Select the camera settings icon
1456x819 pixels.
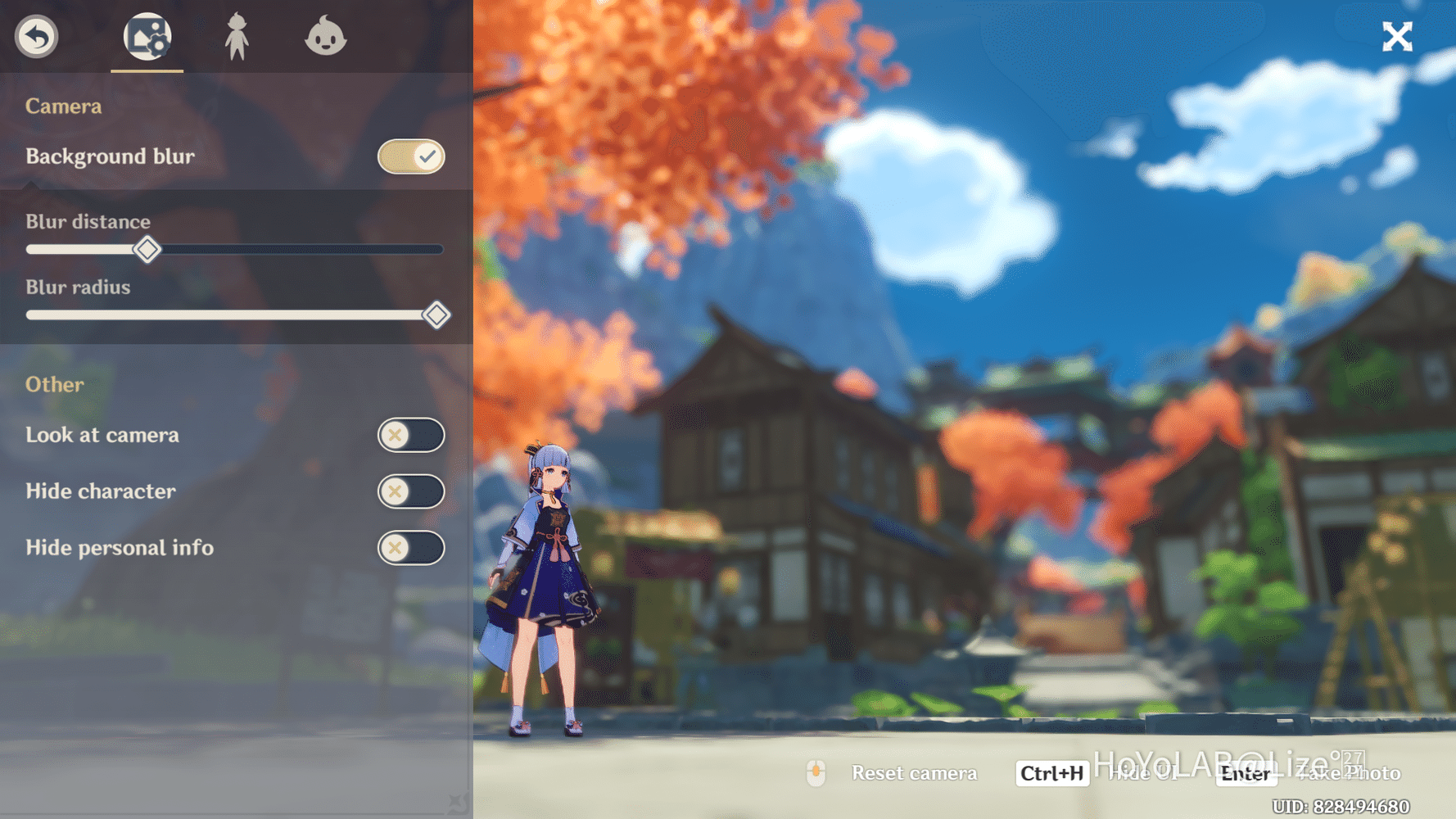tap(147, 37)
